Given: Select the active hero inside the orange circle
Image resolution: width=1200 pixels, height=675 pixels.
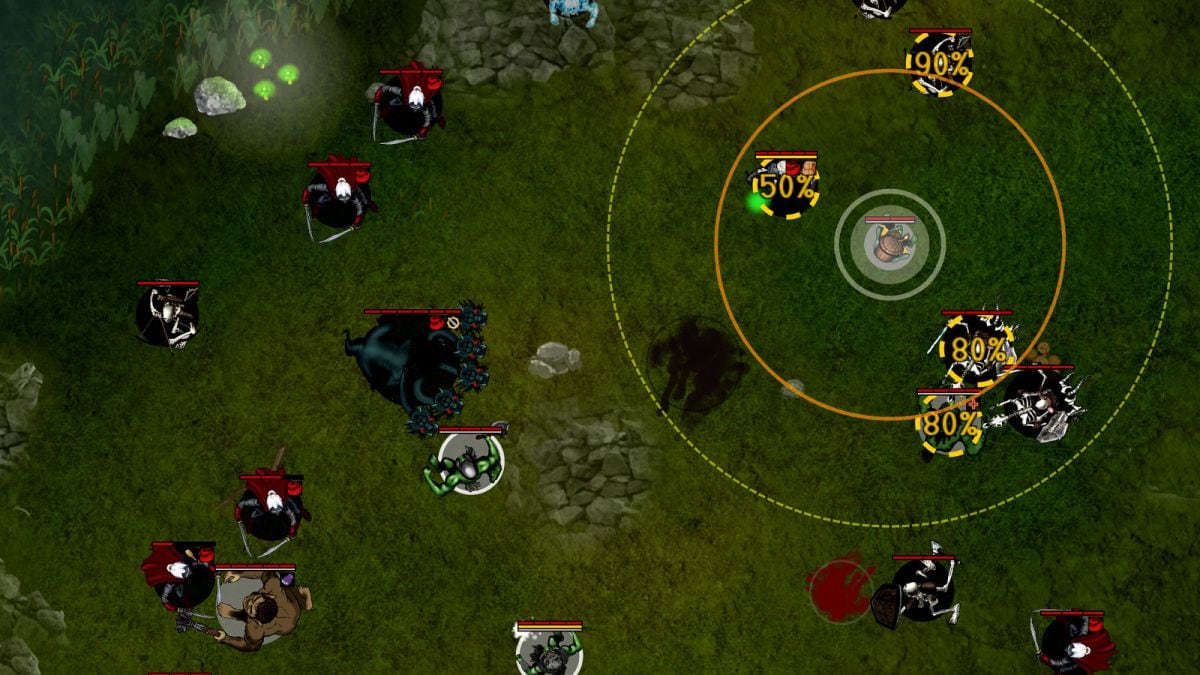Looking at the screenshot, I should point(889,244).
